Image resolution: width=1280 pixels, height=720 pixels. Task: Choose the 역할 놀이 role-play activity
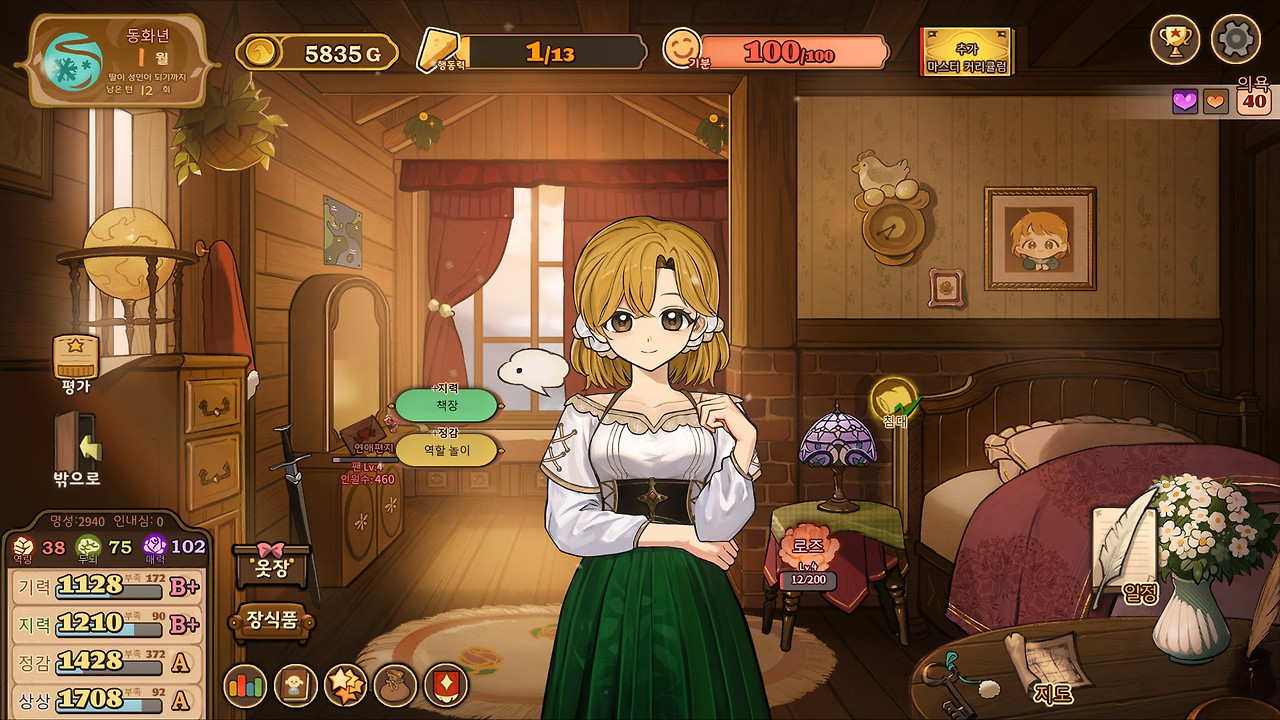[x=446, y=450]
